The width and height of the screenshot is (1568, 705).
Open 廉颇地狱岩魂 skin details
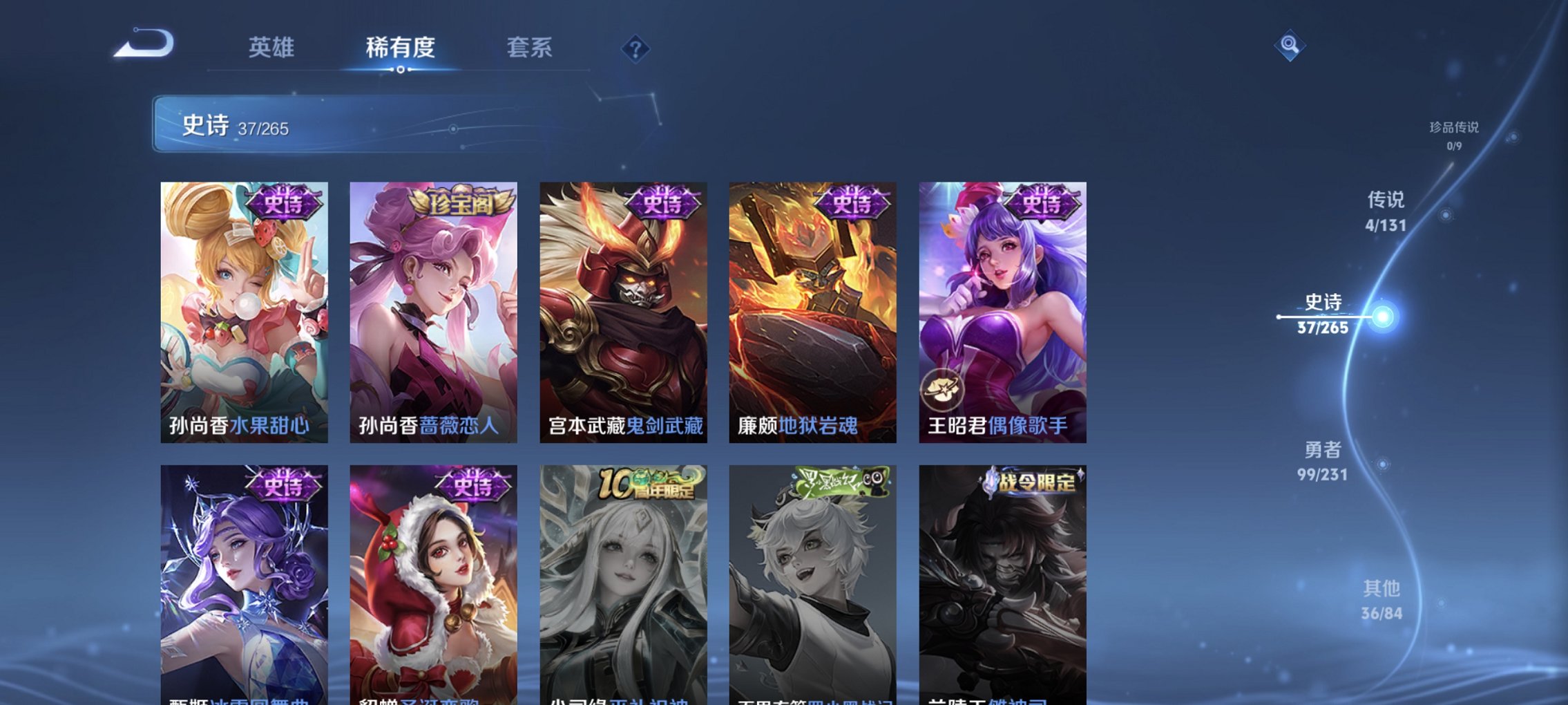tap(814, 311)
